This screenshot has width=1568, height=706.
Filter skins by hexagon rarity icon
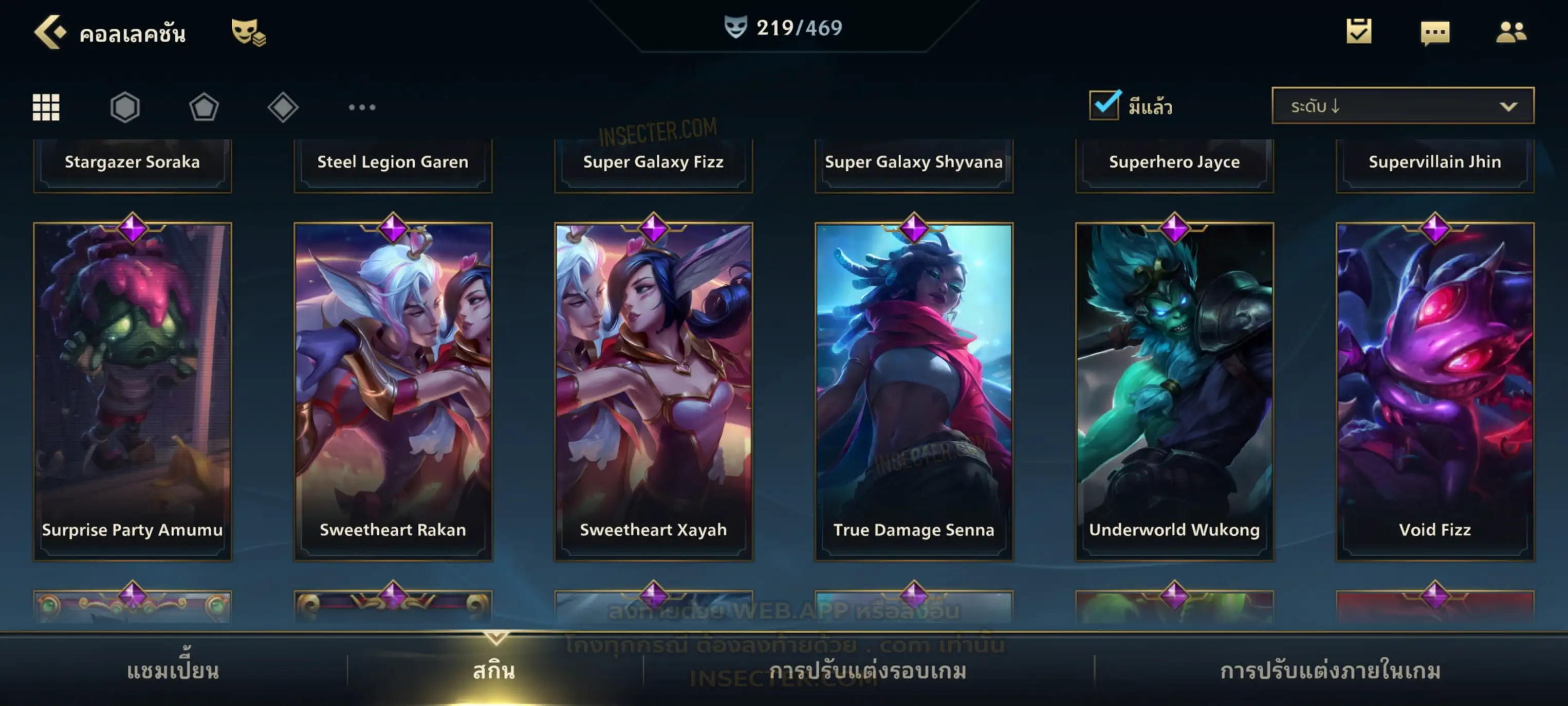click(x=125, y=107)
